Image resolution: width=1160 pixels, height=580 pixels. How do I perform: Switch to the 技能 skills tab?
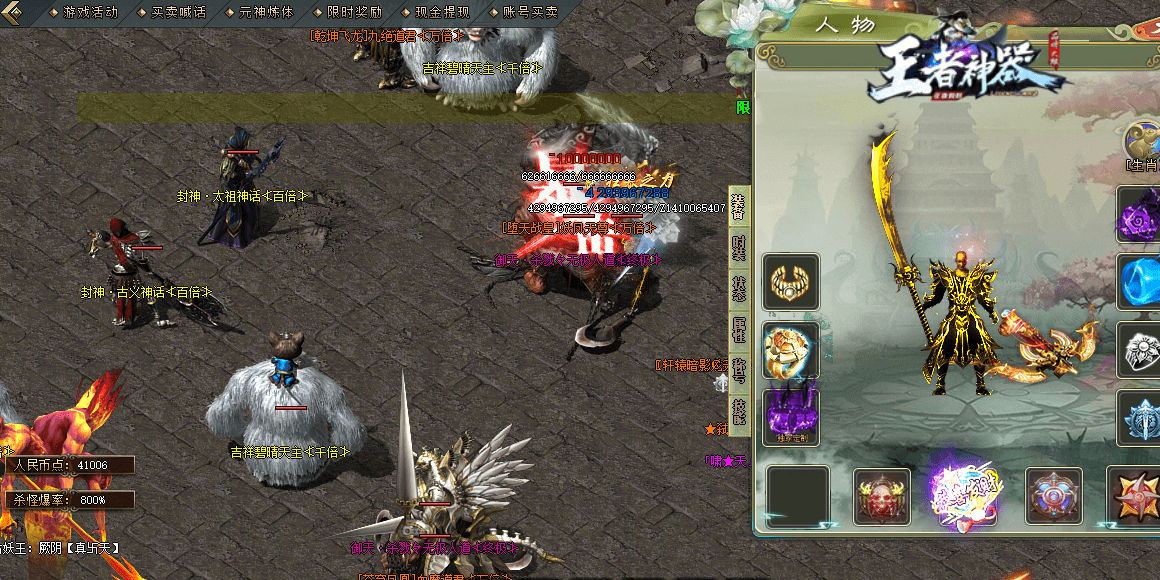click(739, 411)
